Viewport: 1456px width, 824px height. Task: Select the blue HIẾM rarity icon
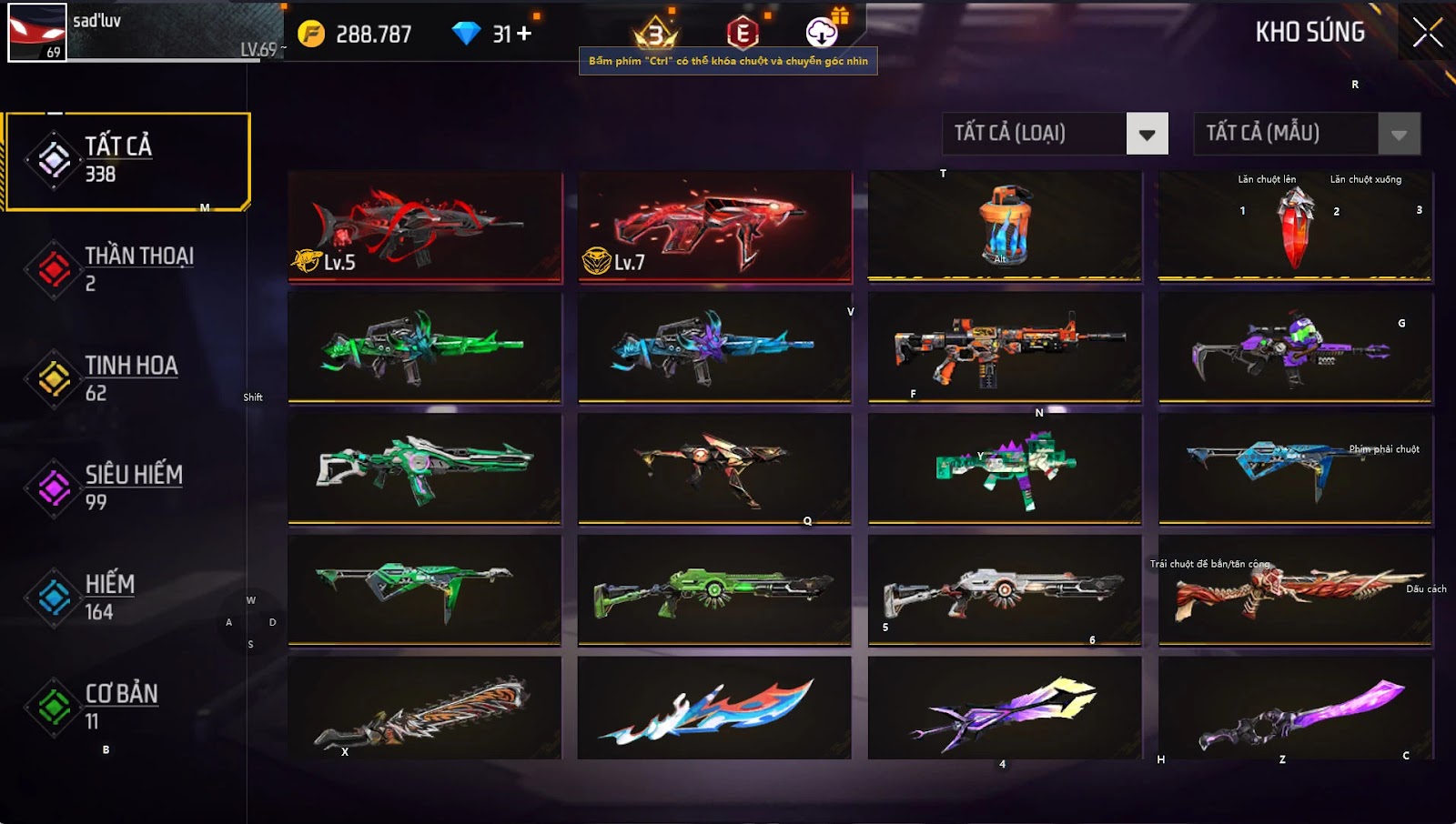(x=53, y=596)
